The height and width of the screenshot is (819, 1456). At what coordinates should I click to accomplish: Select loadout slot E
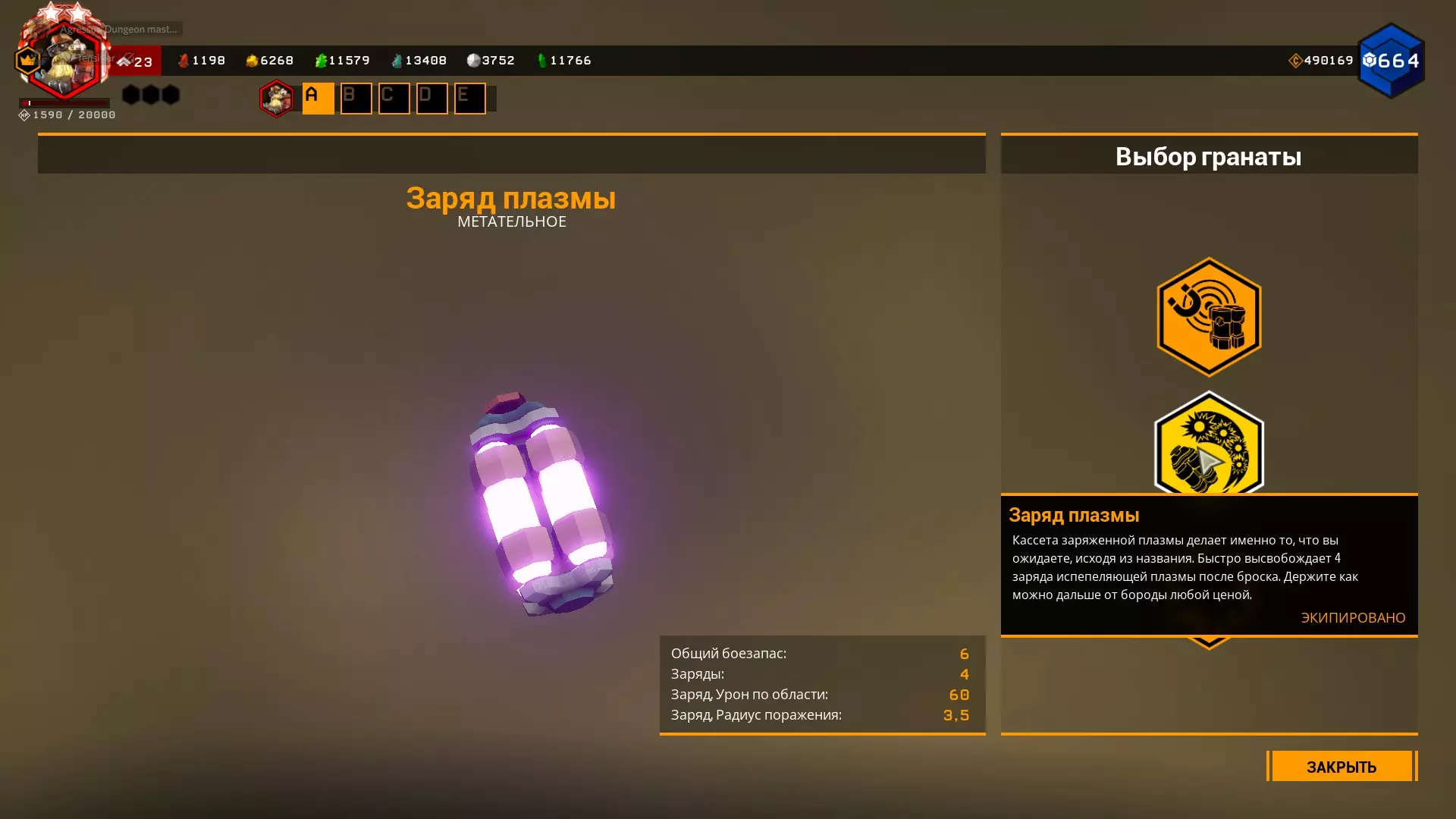469,99
